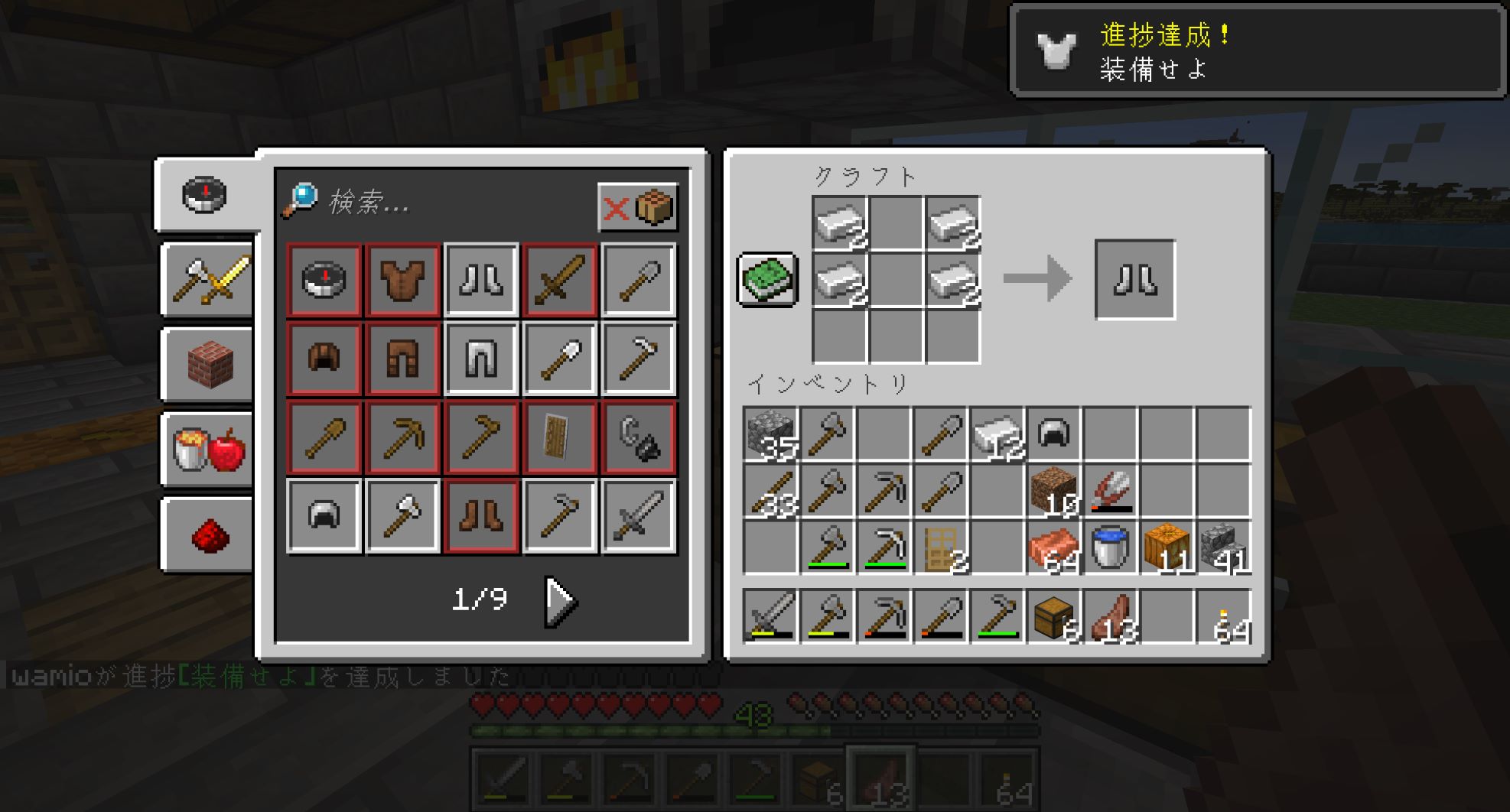Close the recipe book with the green book button
This screenshot has height=812, width=1510.
[767, 279]
